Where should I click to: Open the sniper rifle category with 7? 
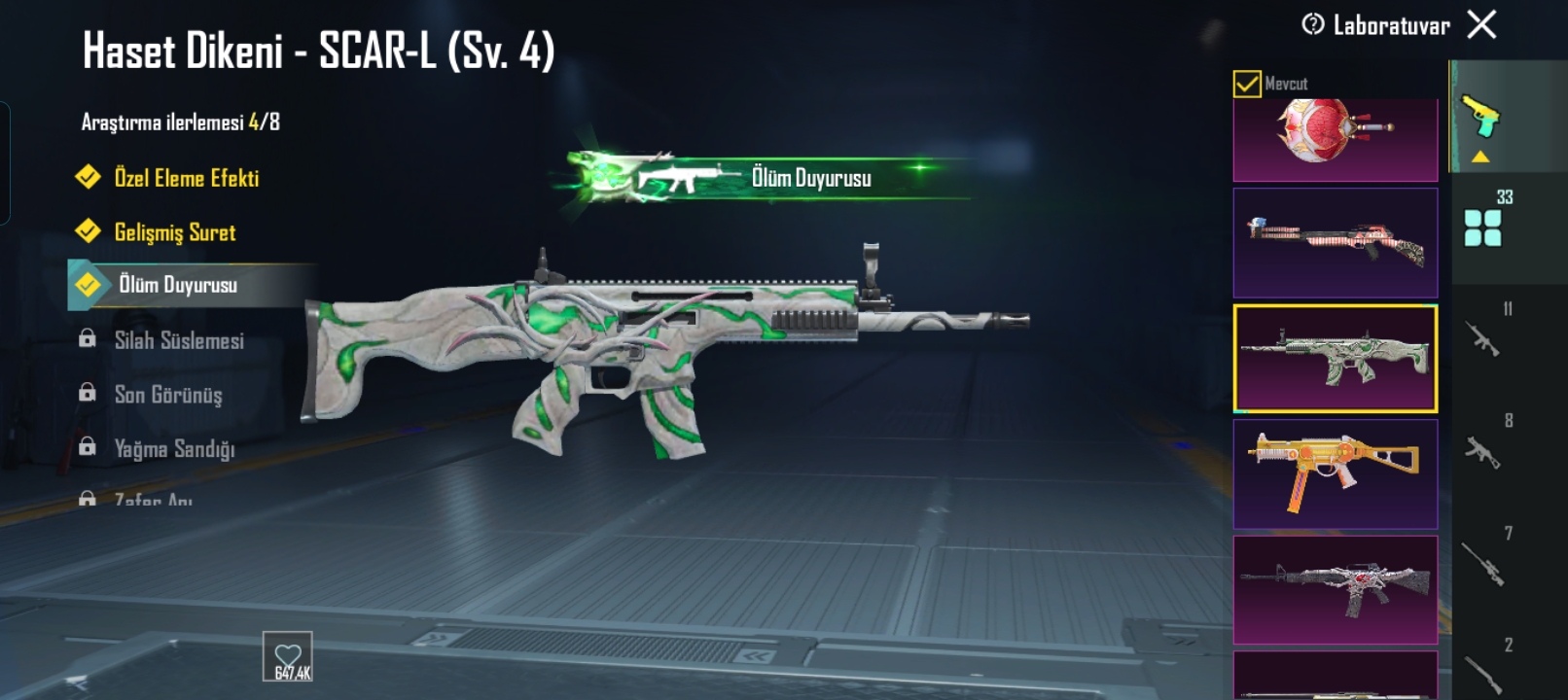[x=1483, y=562]
